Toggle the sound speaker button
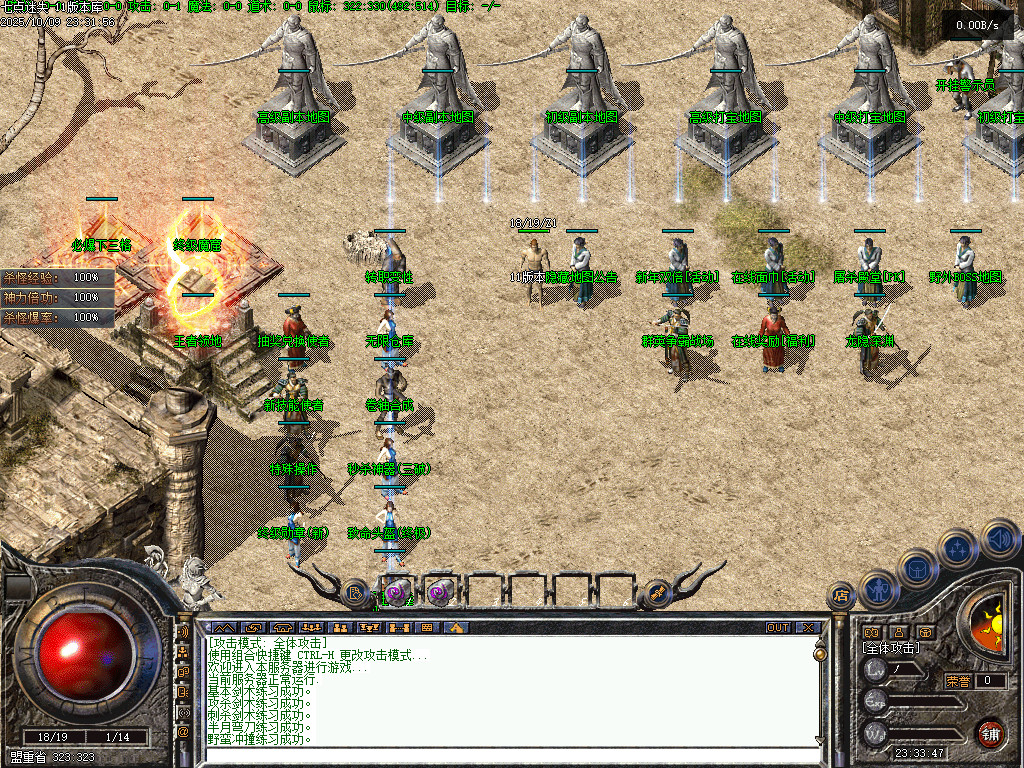This screenshot has height=768, width=1024. point(999,537)
